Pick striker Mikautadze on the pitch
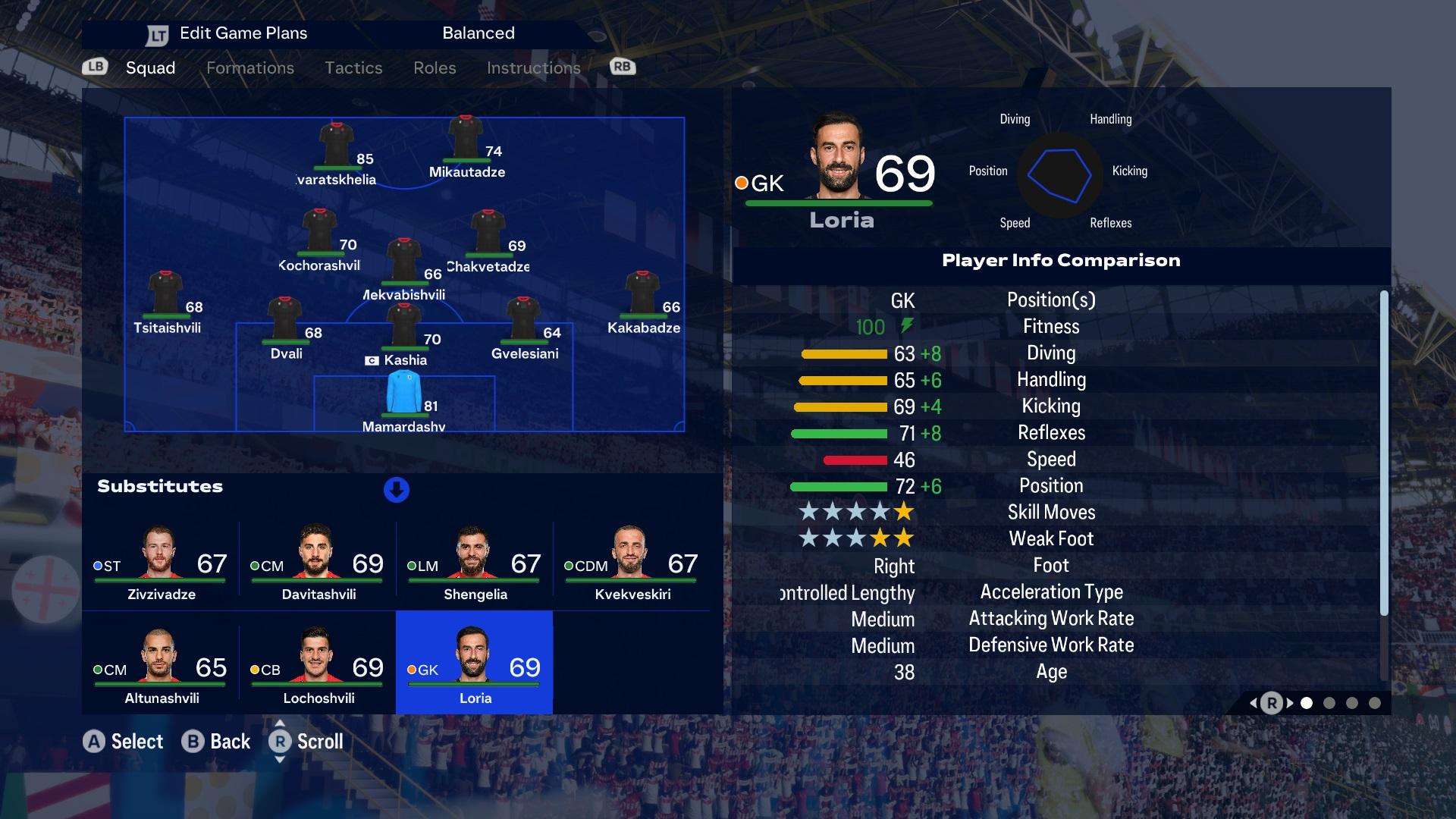Screen dimensions: 1456x819 pos(466,140)
